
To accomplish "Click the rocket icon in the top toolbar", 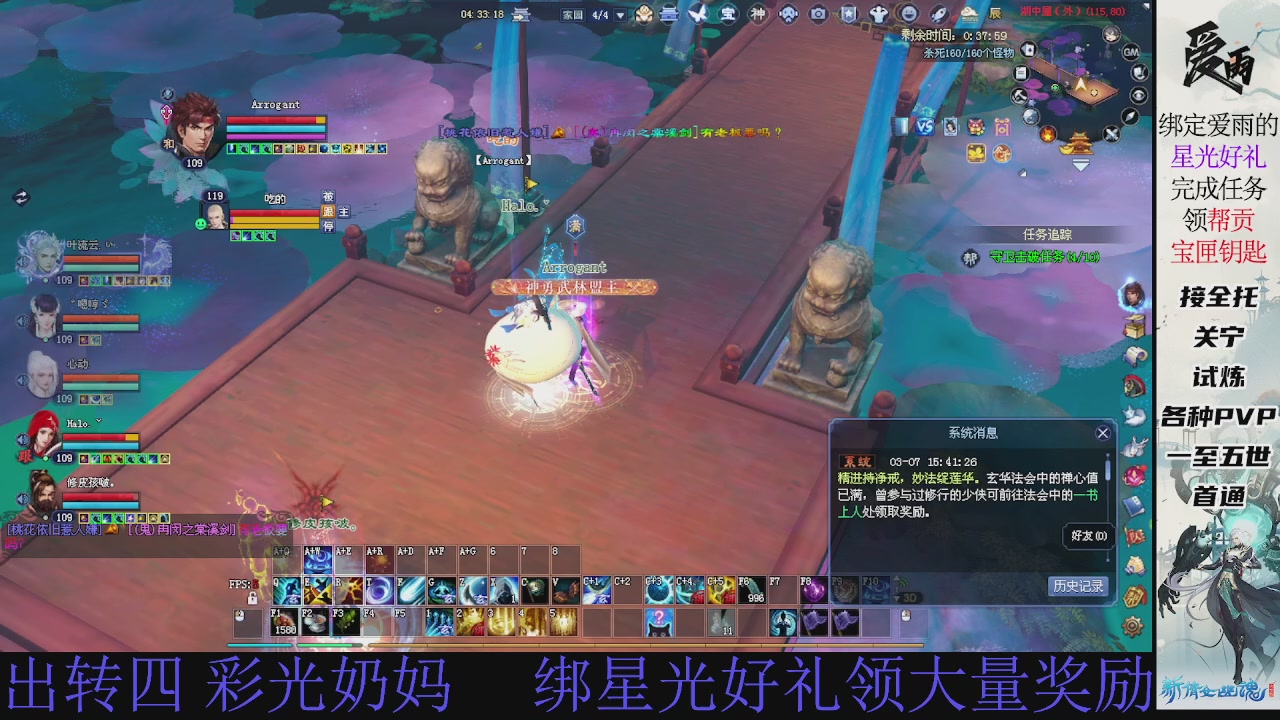I will point(938,13).
